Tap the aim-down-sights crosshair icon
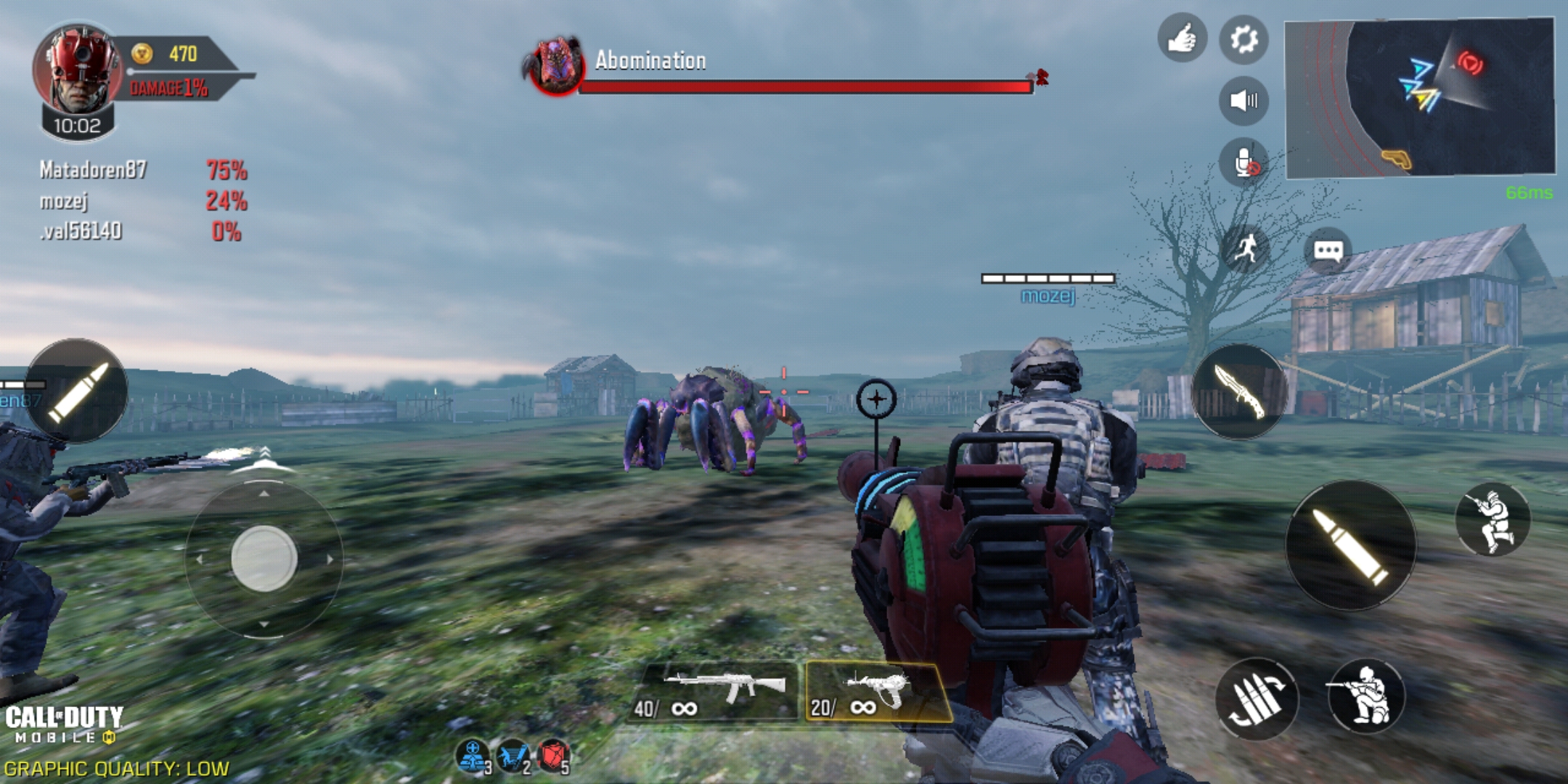The image size is (1568, 784). click(x=876, y=399)
